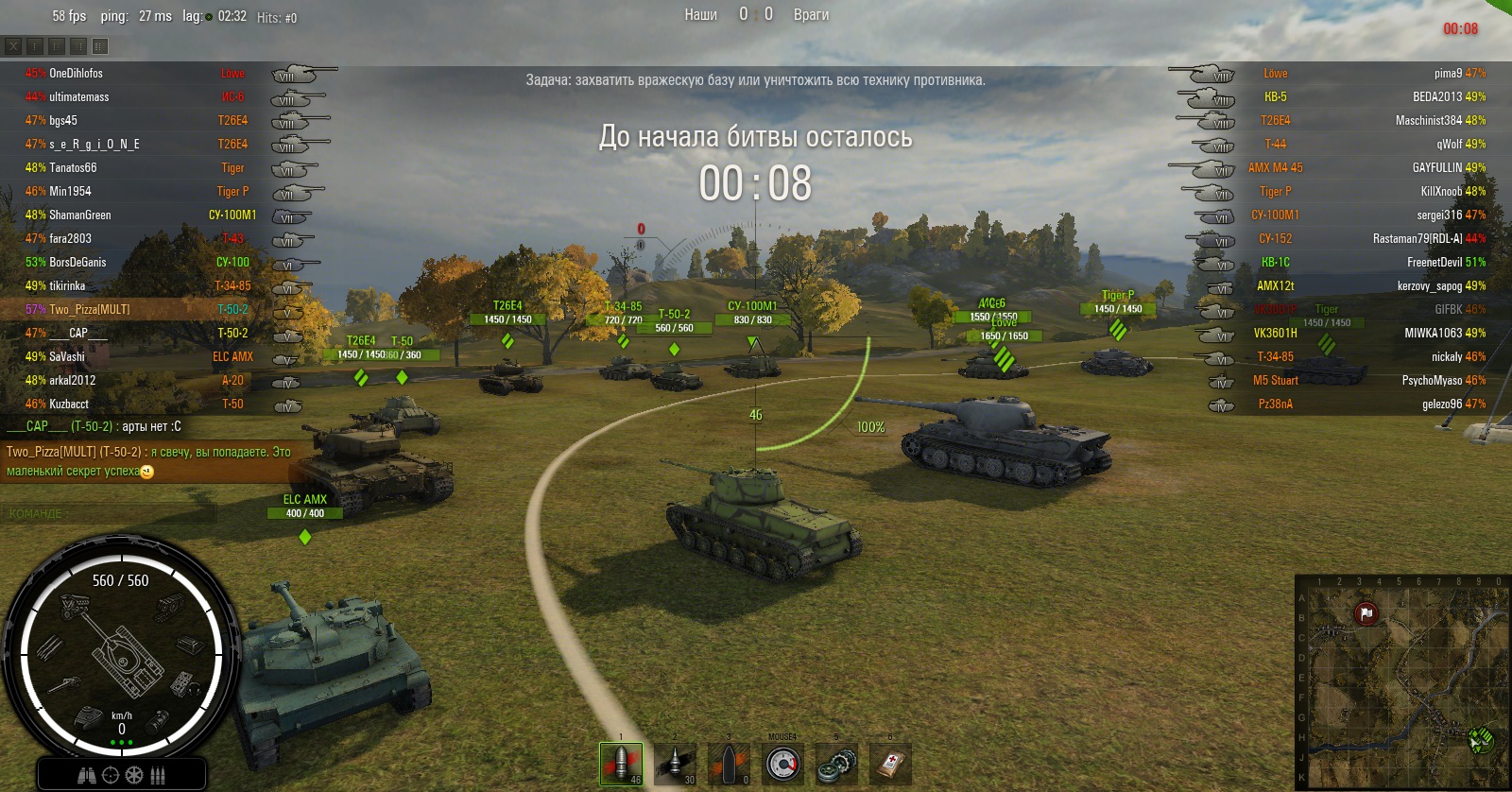Viewport: 1512px width, 792px height.
Task: Select the high-explosive shell slot showing 0
Action: (x=729, y=764)
